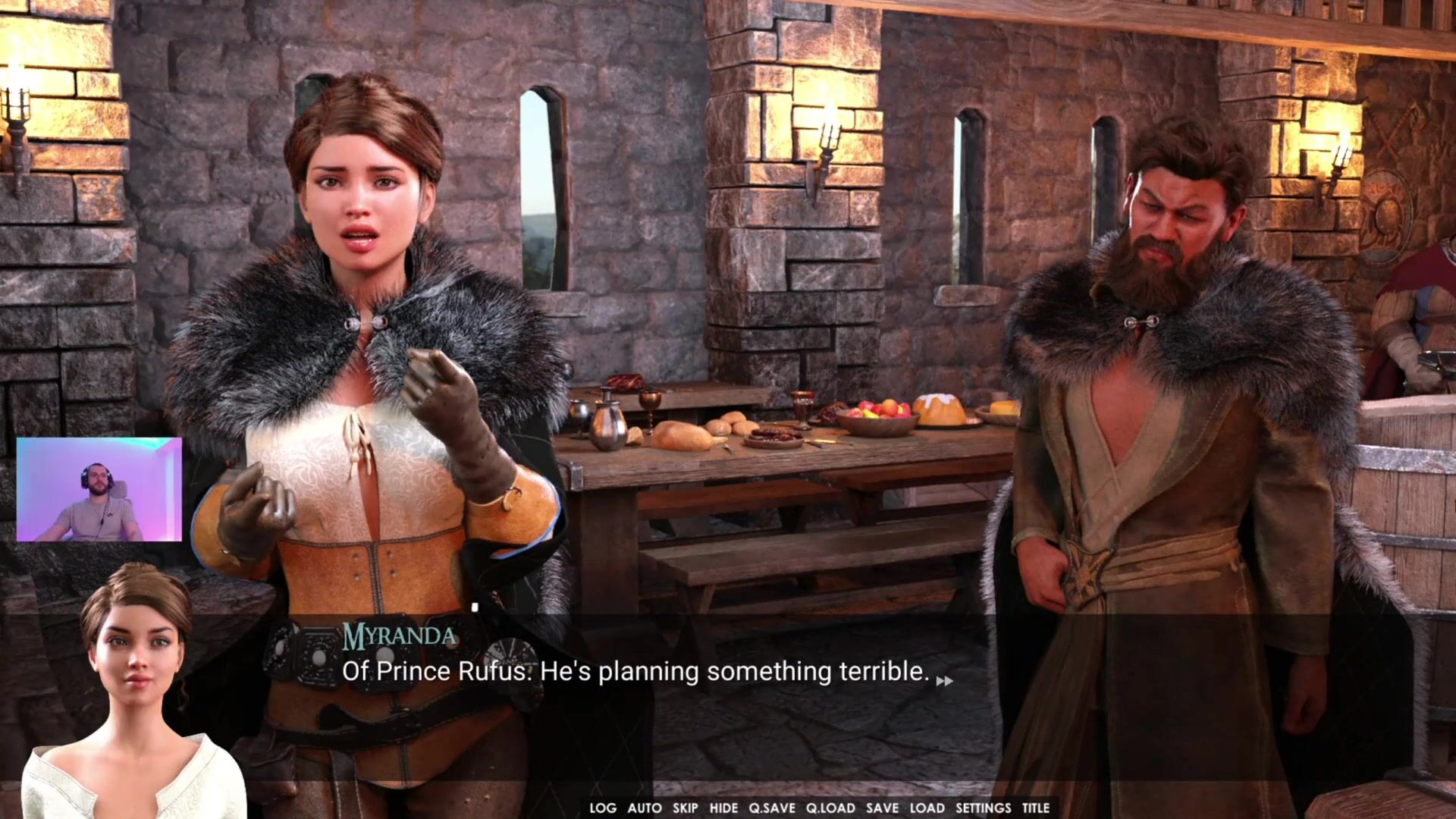Open the LOAD screen
This screenshot has height=819, width=1456.
tap(927, 808)
